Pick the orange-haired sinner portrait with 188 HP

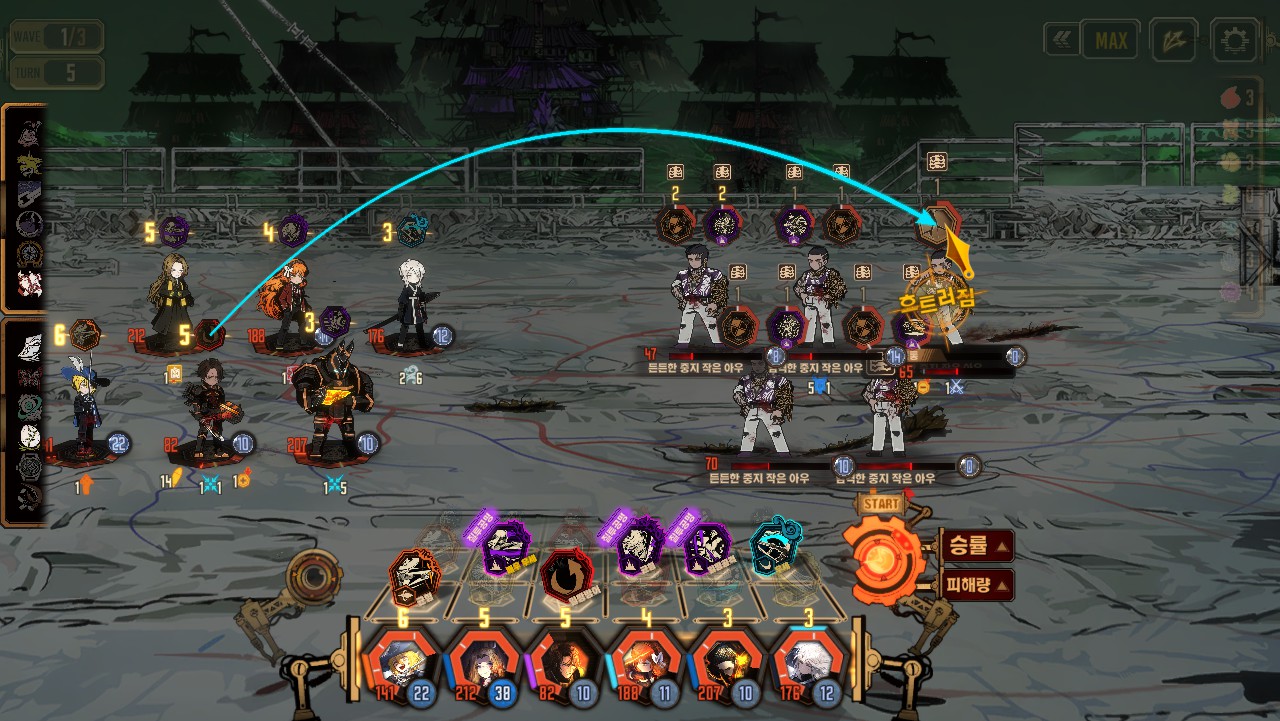pyautogui.click(x=647, y=663)
